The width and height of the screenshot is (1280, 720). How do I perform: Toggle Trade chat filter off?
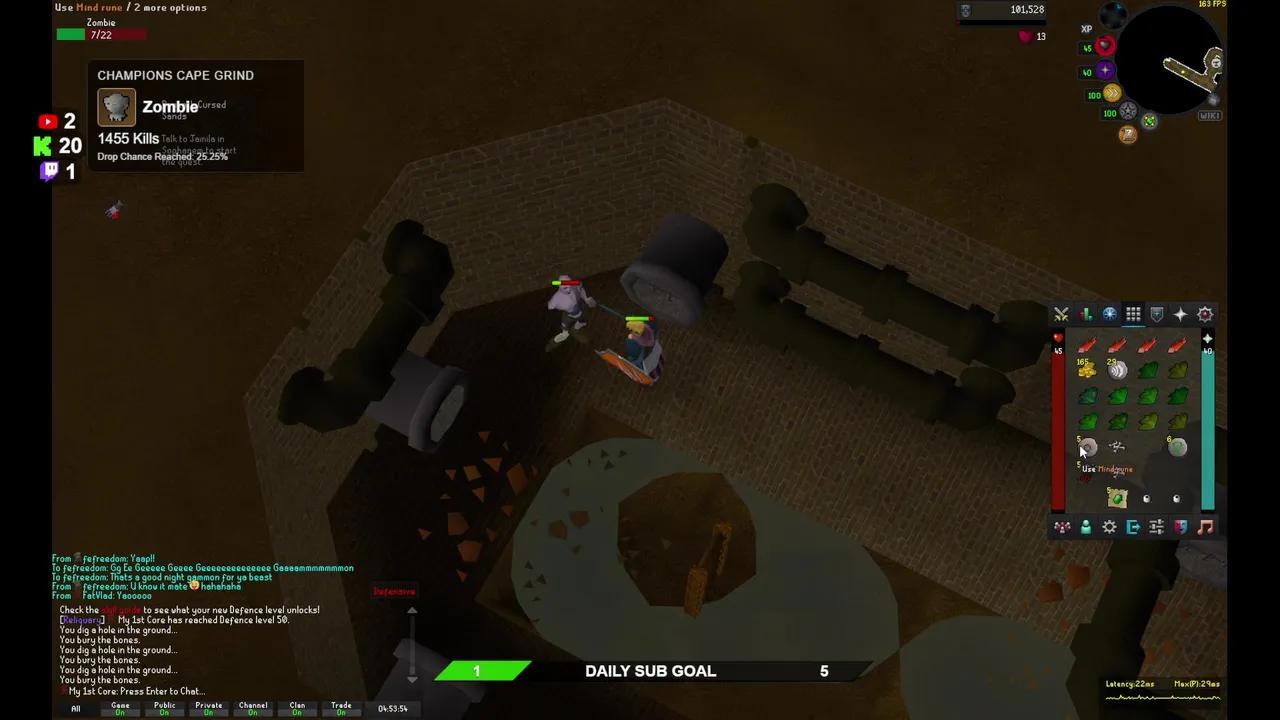point(341,707)
